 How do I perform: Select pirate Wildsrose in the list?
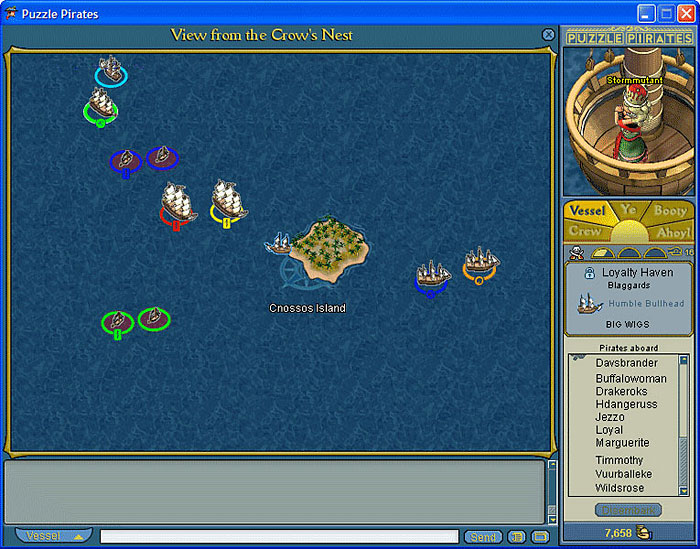(620, 489)
